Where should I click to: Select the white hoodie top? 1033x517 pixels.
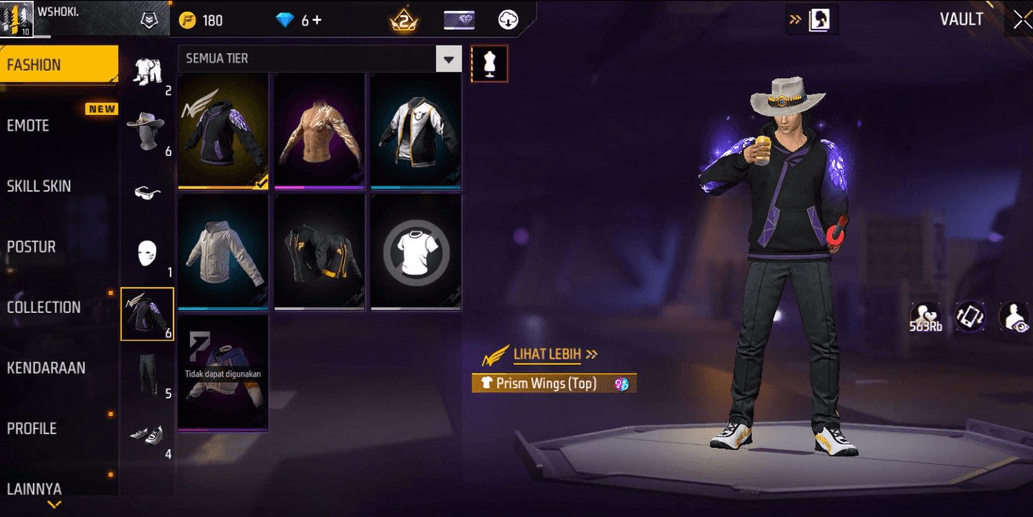(223, 253)
